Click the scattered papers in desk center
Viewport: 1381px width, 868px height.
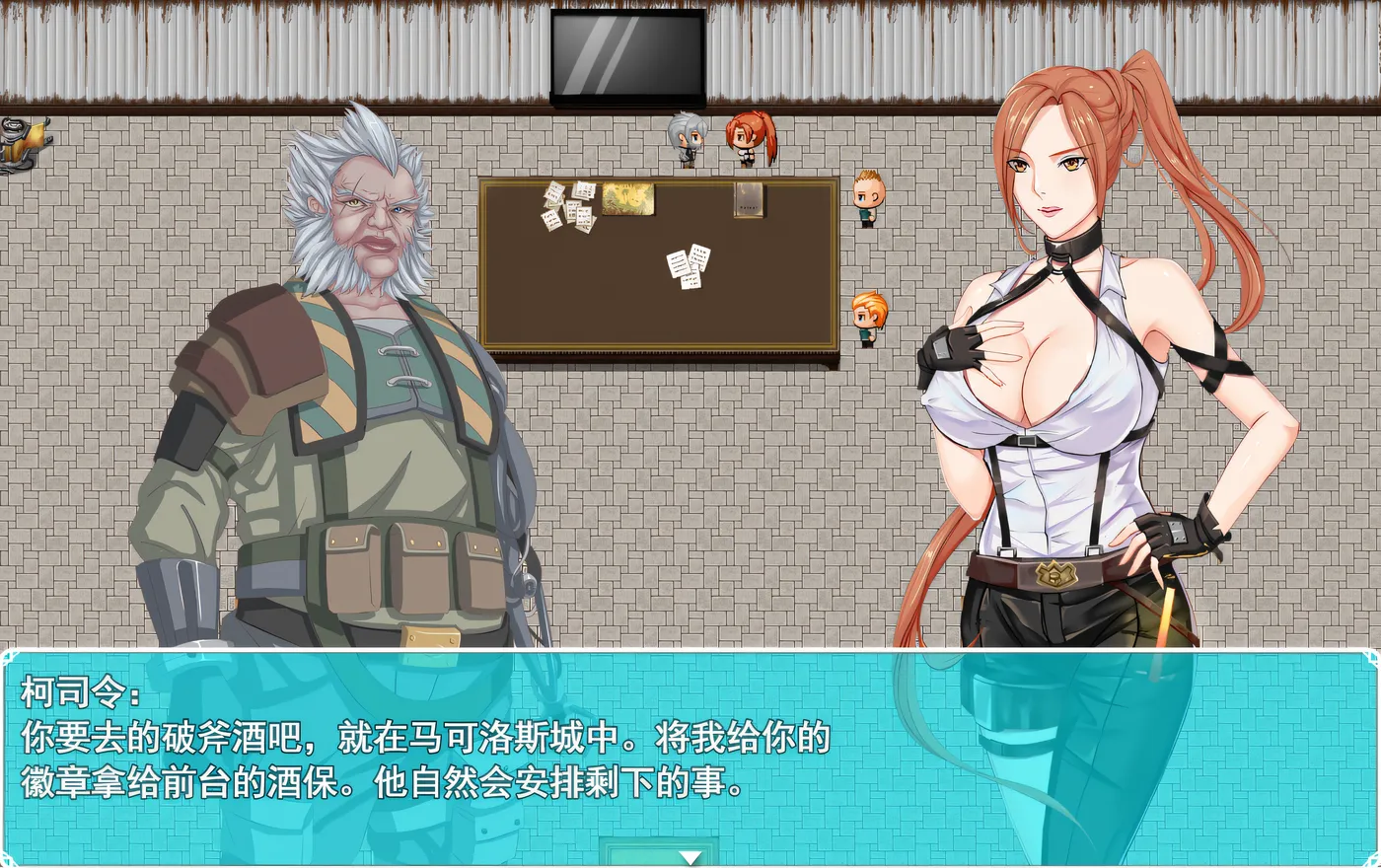point(689,264)
